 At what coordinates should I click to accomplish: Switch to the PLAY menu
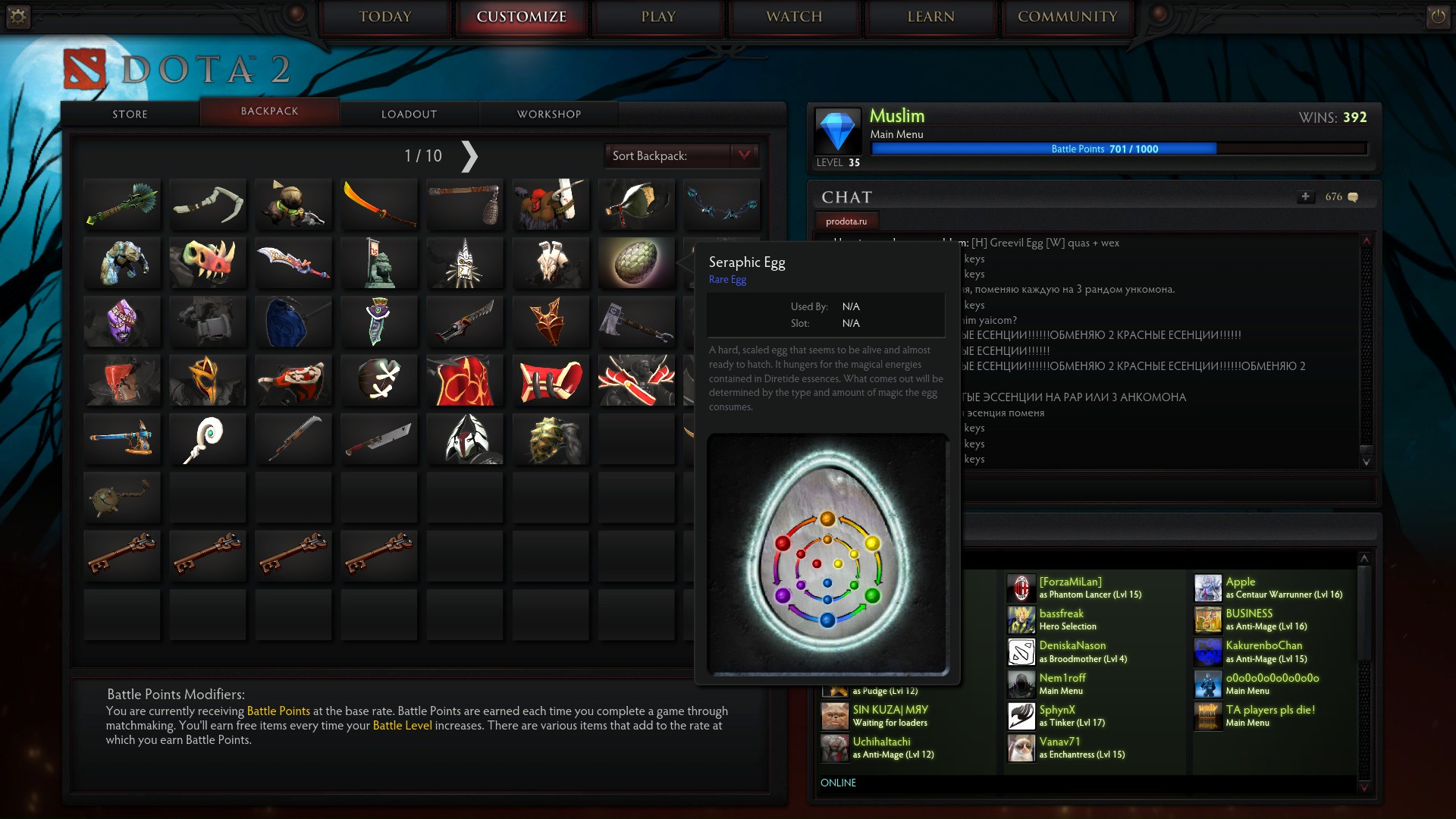[x=658, y=17]
